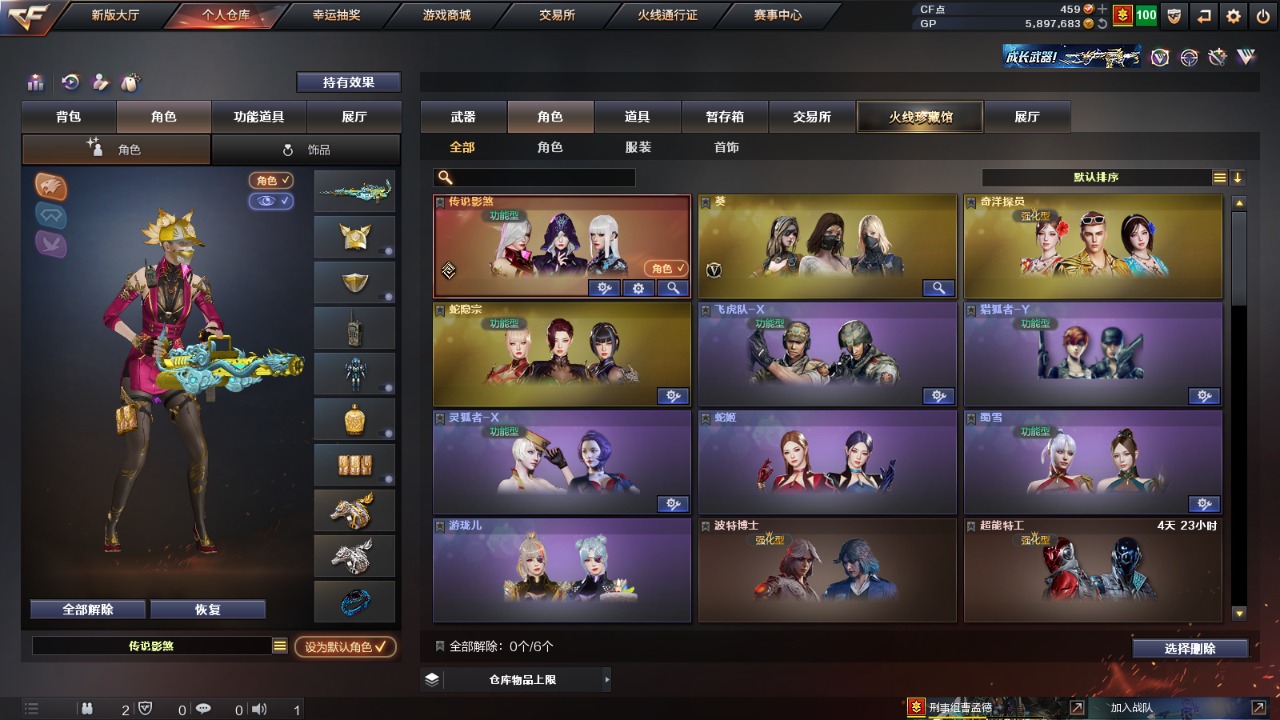Open the 交易所 top menu entry
The height and width of the screenshot is (720, 1280).
(x=557, y=15)
